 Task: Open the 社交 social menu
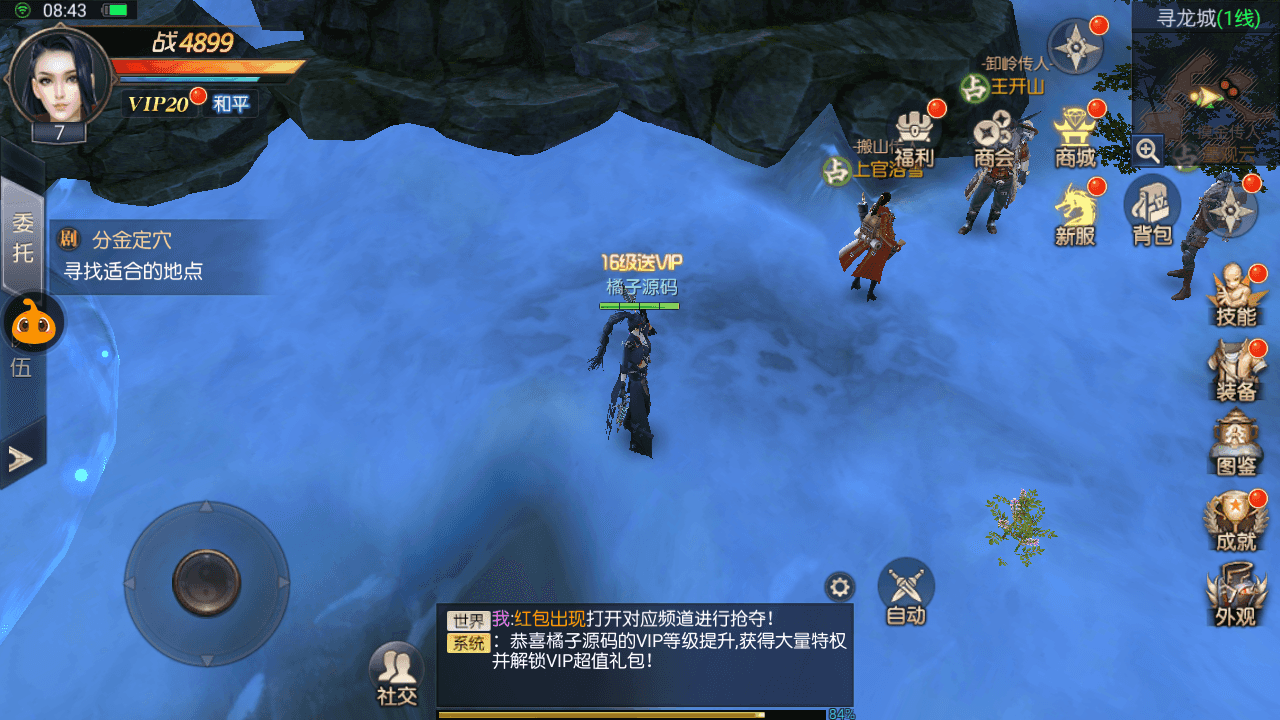(x=396, y=675)
